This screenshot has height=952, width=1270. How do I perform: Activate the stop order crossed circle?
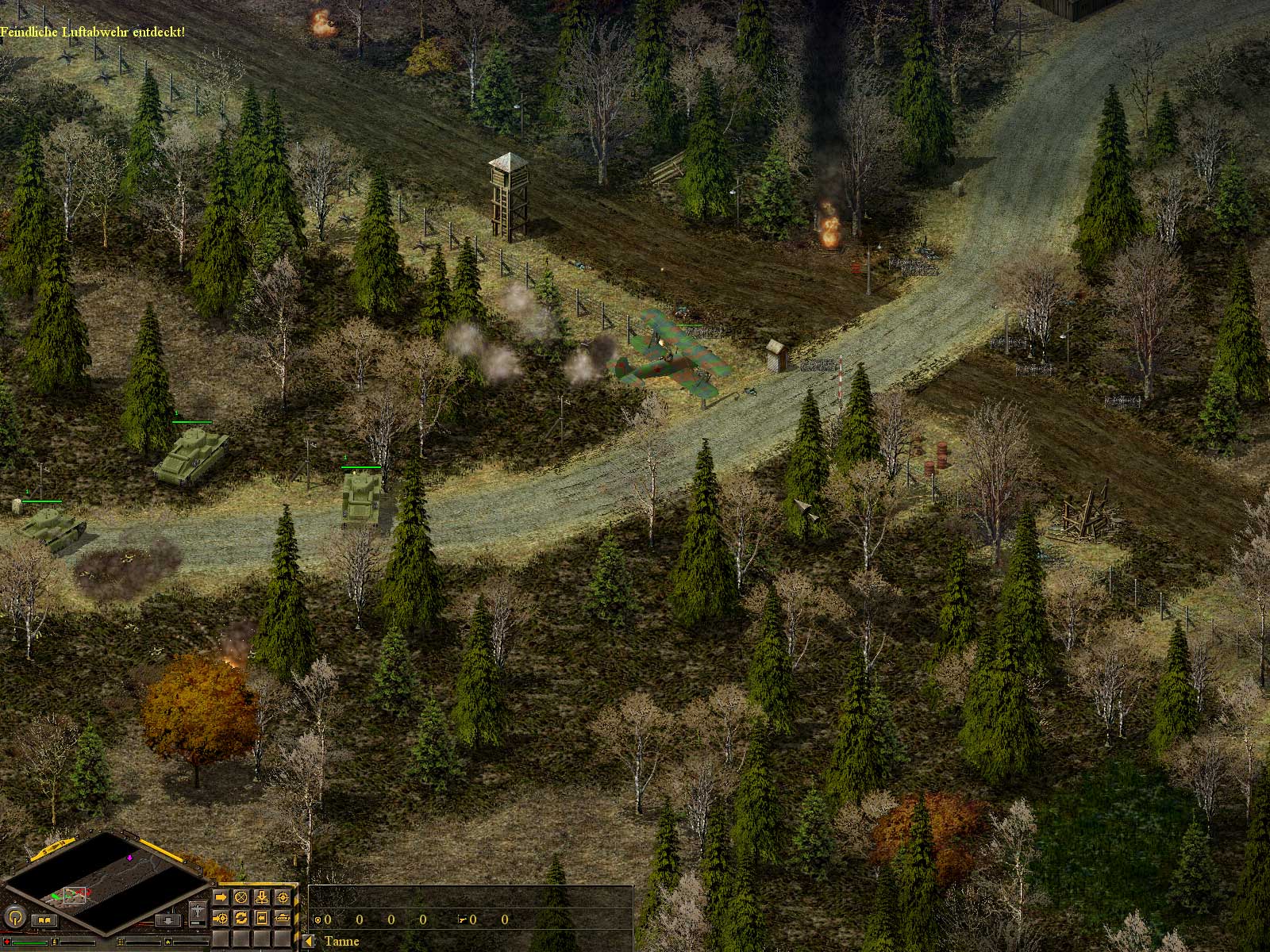point(241,897)
